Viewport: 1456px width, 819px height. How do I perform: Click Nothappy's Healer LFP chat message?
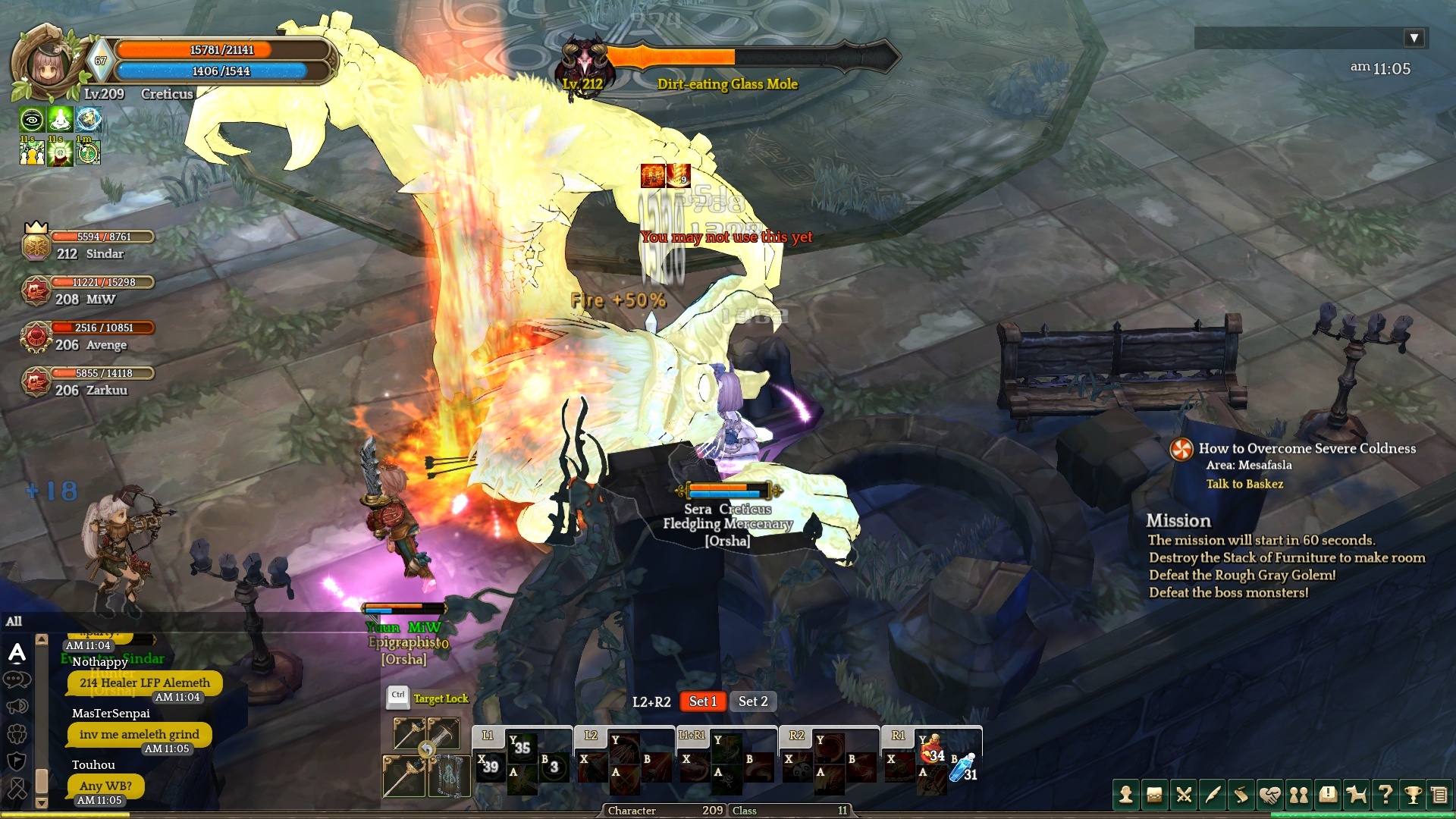pyautogui.click(x=145, y=682)
